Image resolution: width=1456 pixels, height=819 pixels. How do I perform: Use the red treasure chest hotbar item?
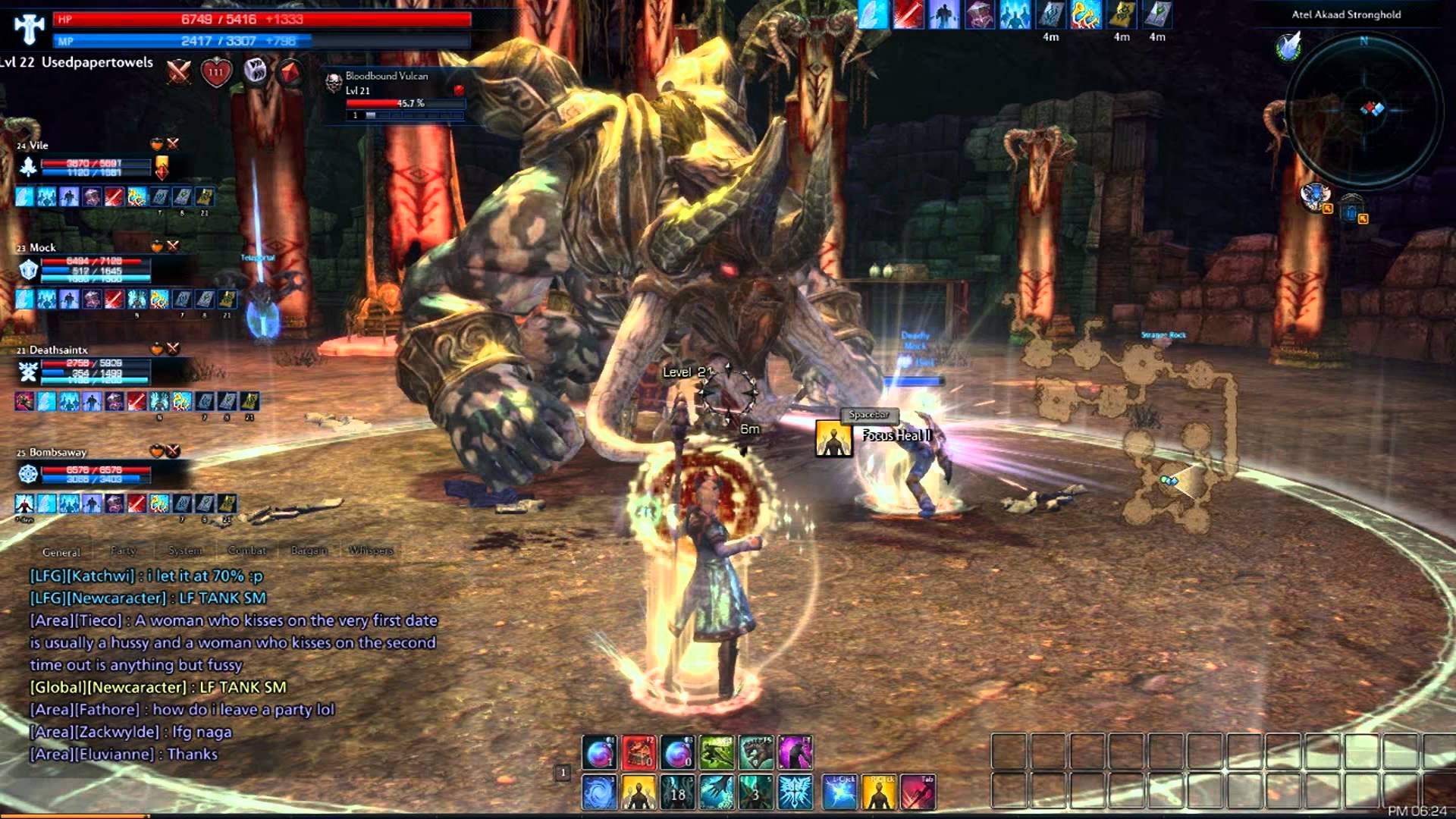point(639,753)
